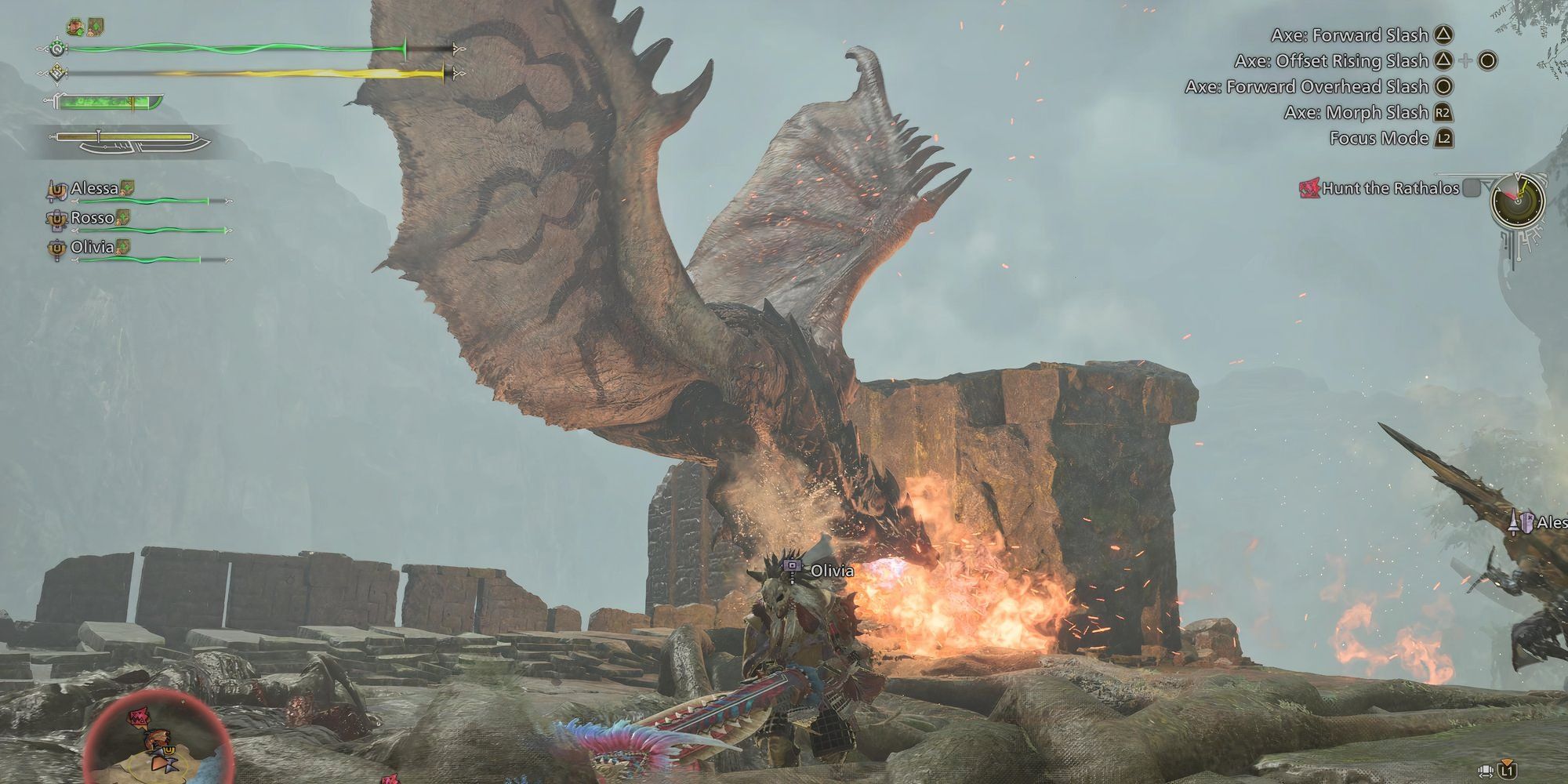Select Alessa in the party list
This screenshot has height=784, width=1568.
(x=94, y=188)
